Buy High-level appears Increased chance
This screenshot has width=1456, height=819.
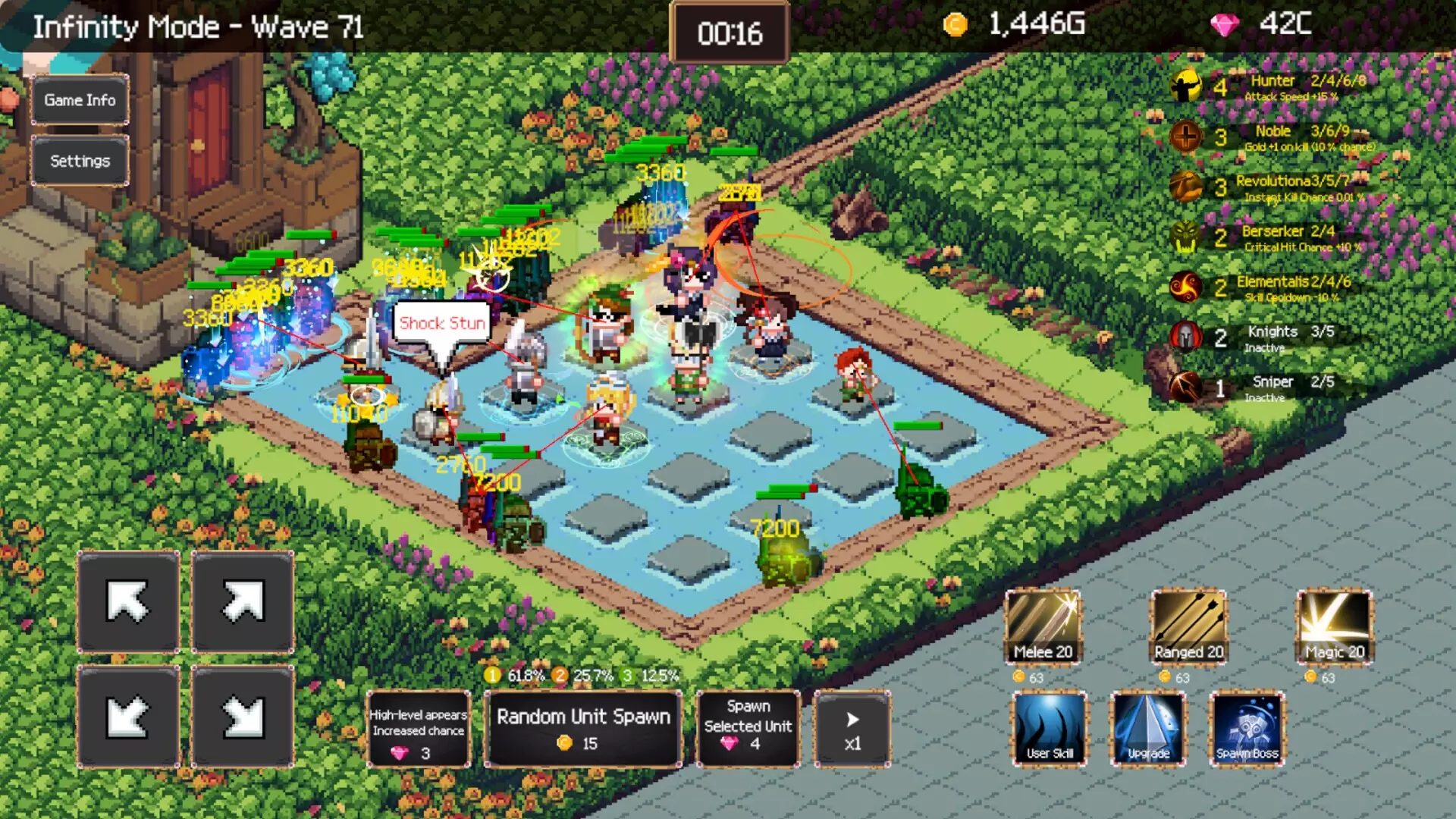pyautogui.click(x=418, y=728)
